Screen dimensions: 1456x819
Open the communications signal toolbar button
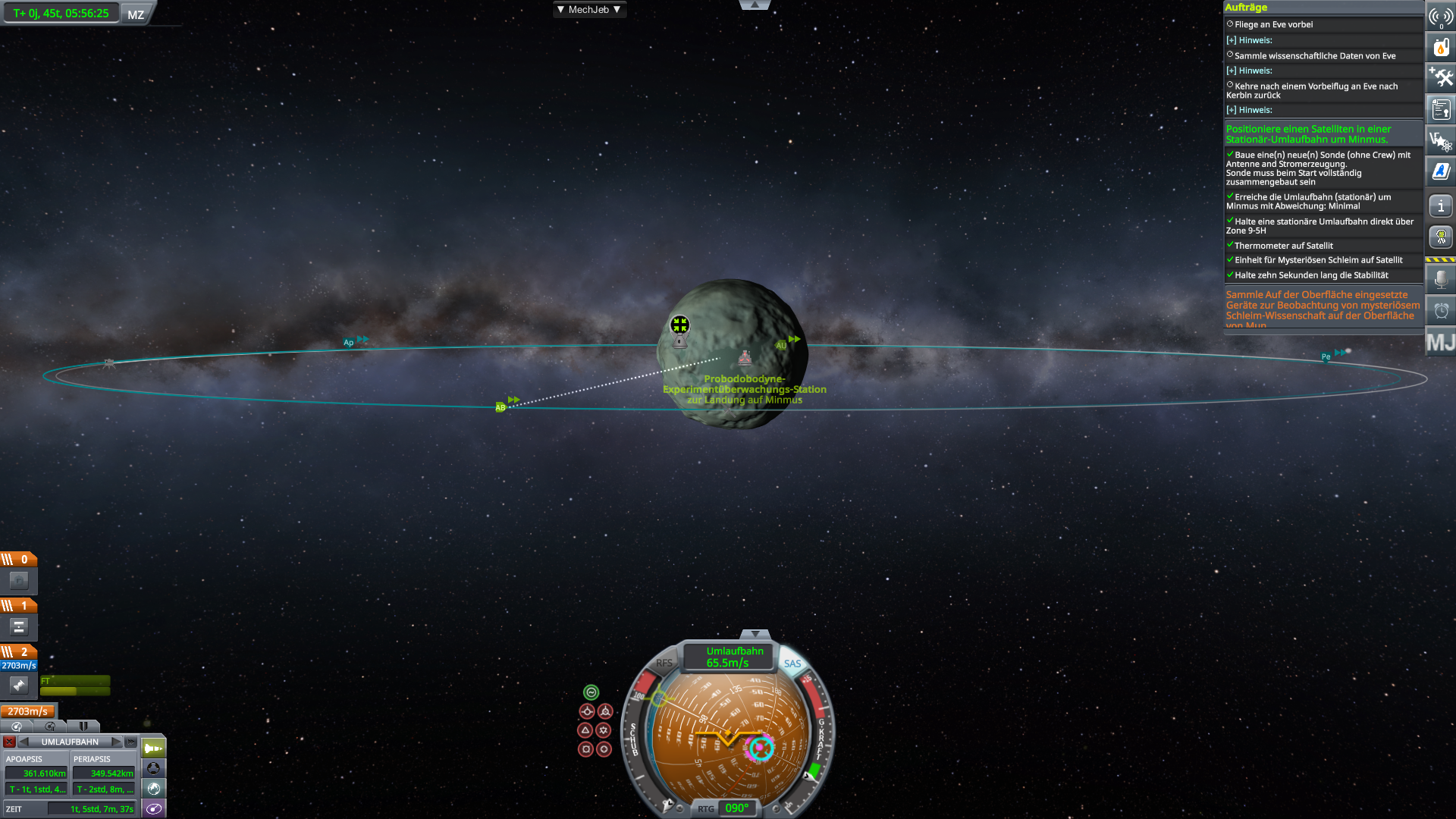coord(1441,16)
